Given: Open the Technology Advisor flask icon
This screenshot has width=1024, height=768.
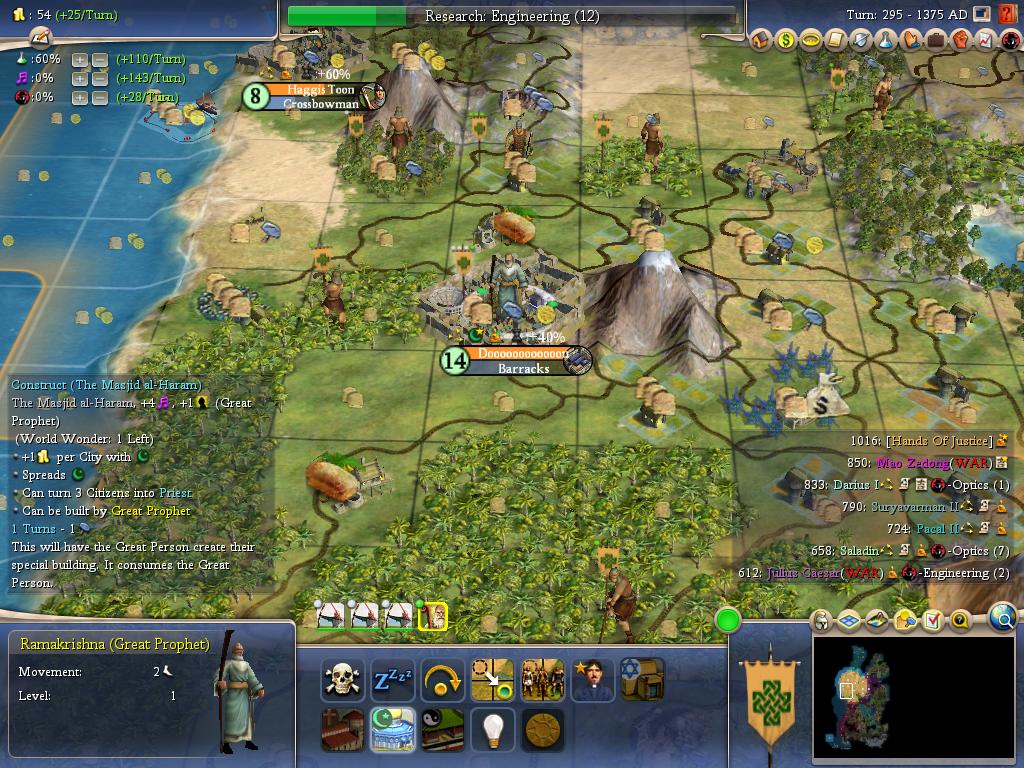Looking at the screenshot, I should pos(886,41).
